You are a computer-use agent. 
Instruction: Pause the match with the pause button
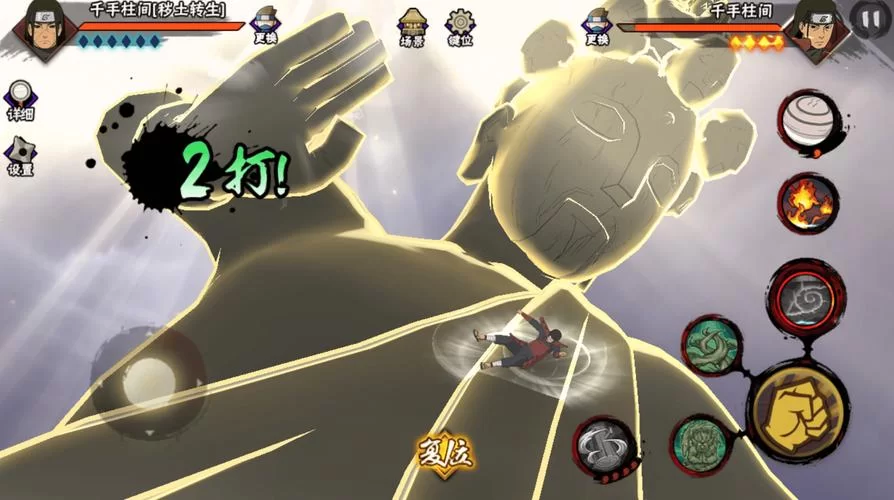[866, 18]
